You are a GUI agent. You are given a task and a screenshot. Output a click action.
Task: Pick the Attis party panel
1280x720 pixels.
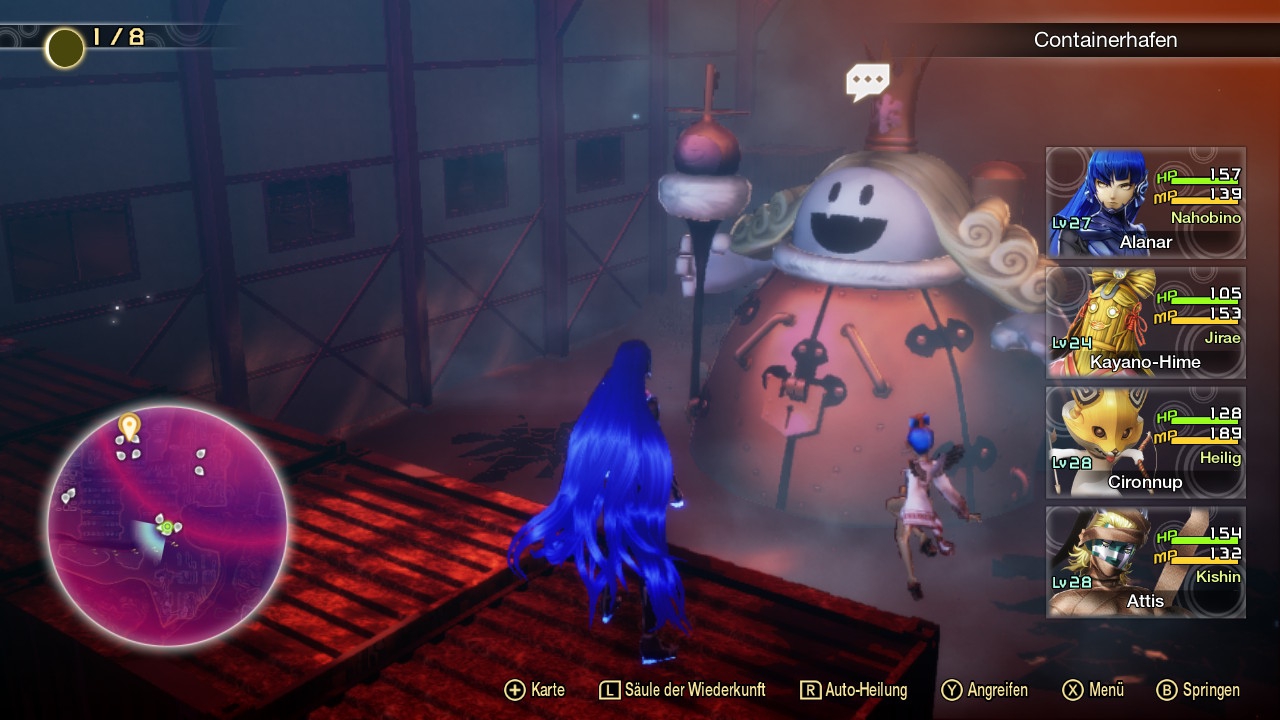pyautogui.click(x=1146, y=561)
